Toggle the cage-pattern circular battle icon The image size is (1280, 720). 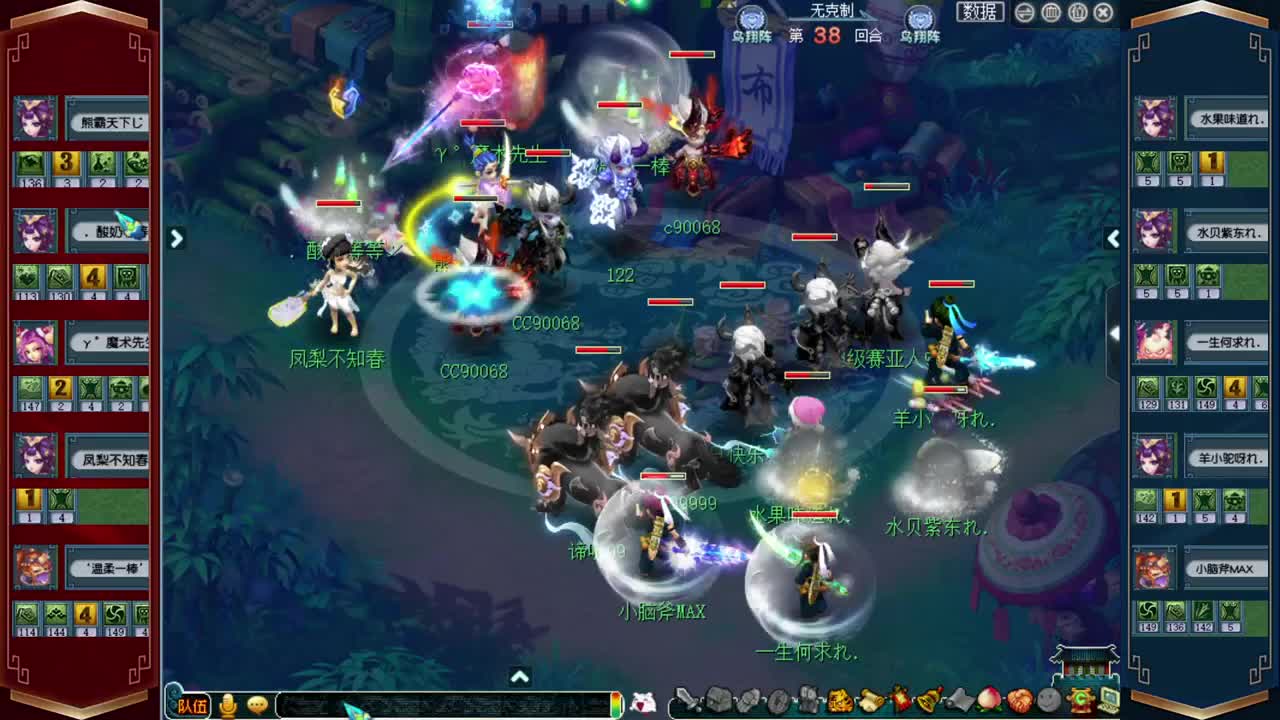coord(1050,13)
